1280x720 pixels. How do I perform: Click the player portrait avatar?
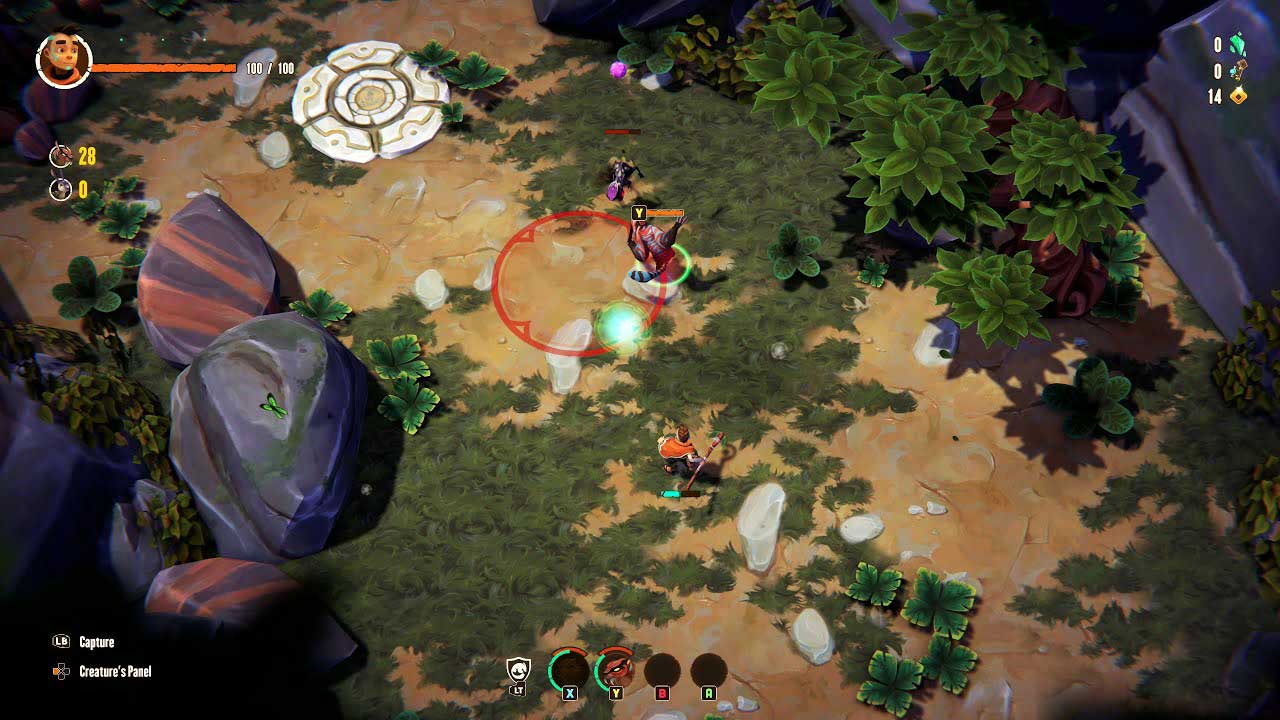64,60
